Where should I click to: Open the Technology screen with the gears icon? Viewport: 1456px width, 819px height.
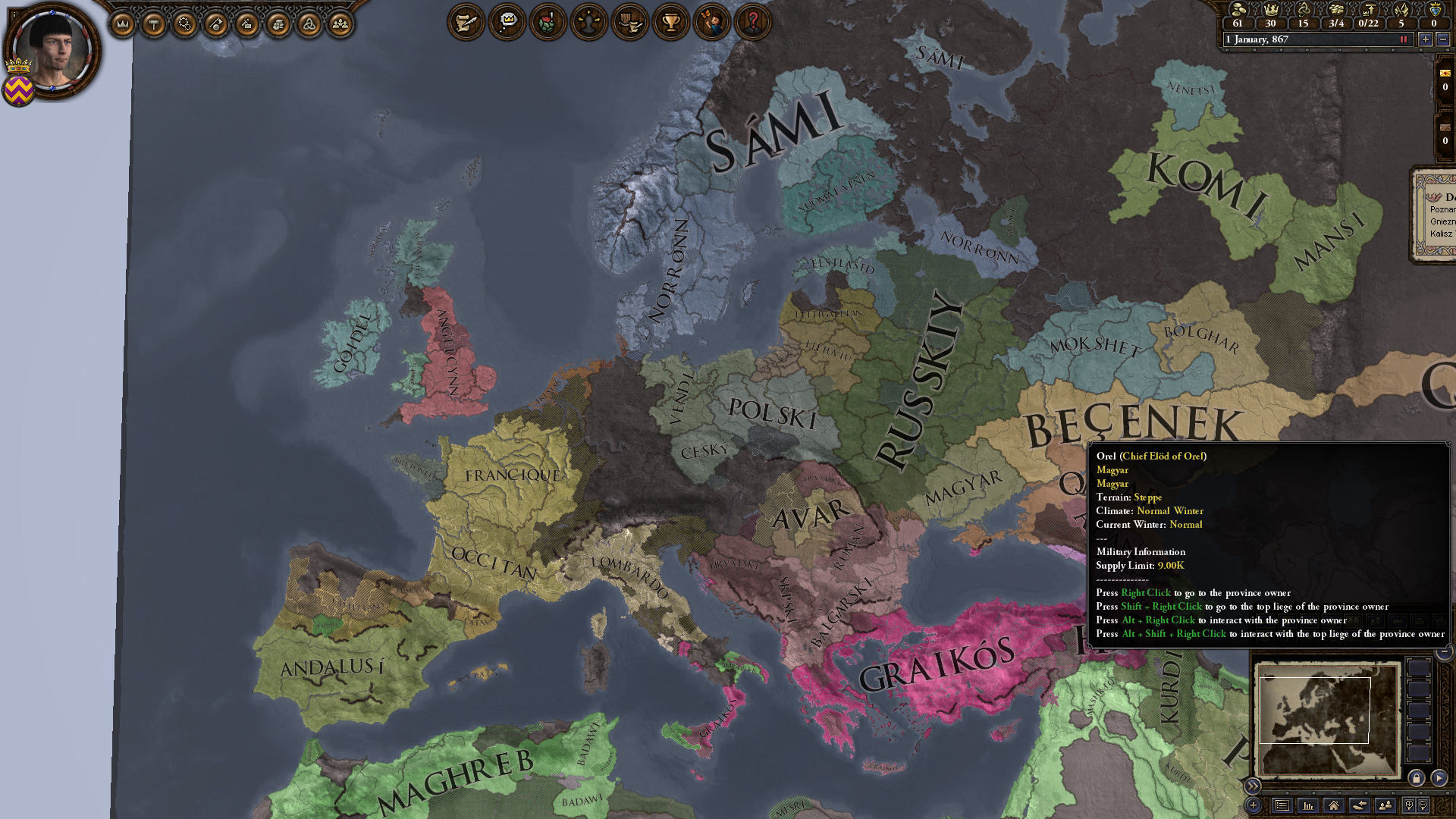point(184,22)
